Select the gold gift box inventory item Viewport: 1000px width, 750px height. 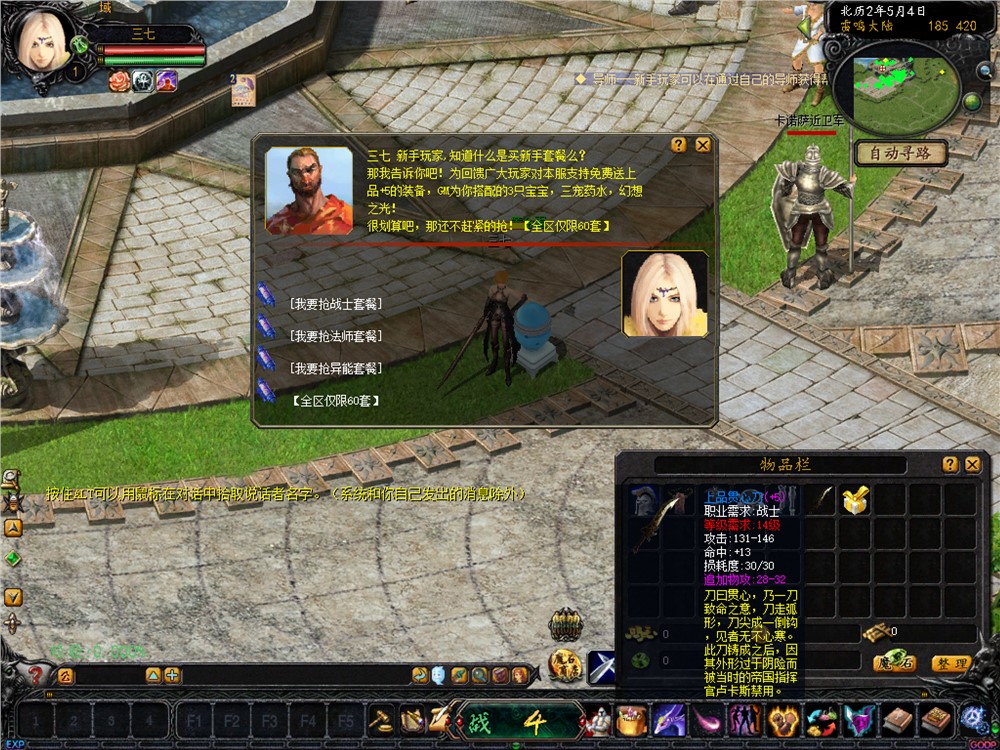[x=854, y=501]
